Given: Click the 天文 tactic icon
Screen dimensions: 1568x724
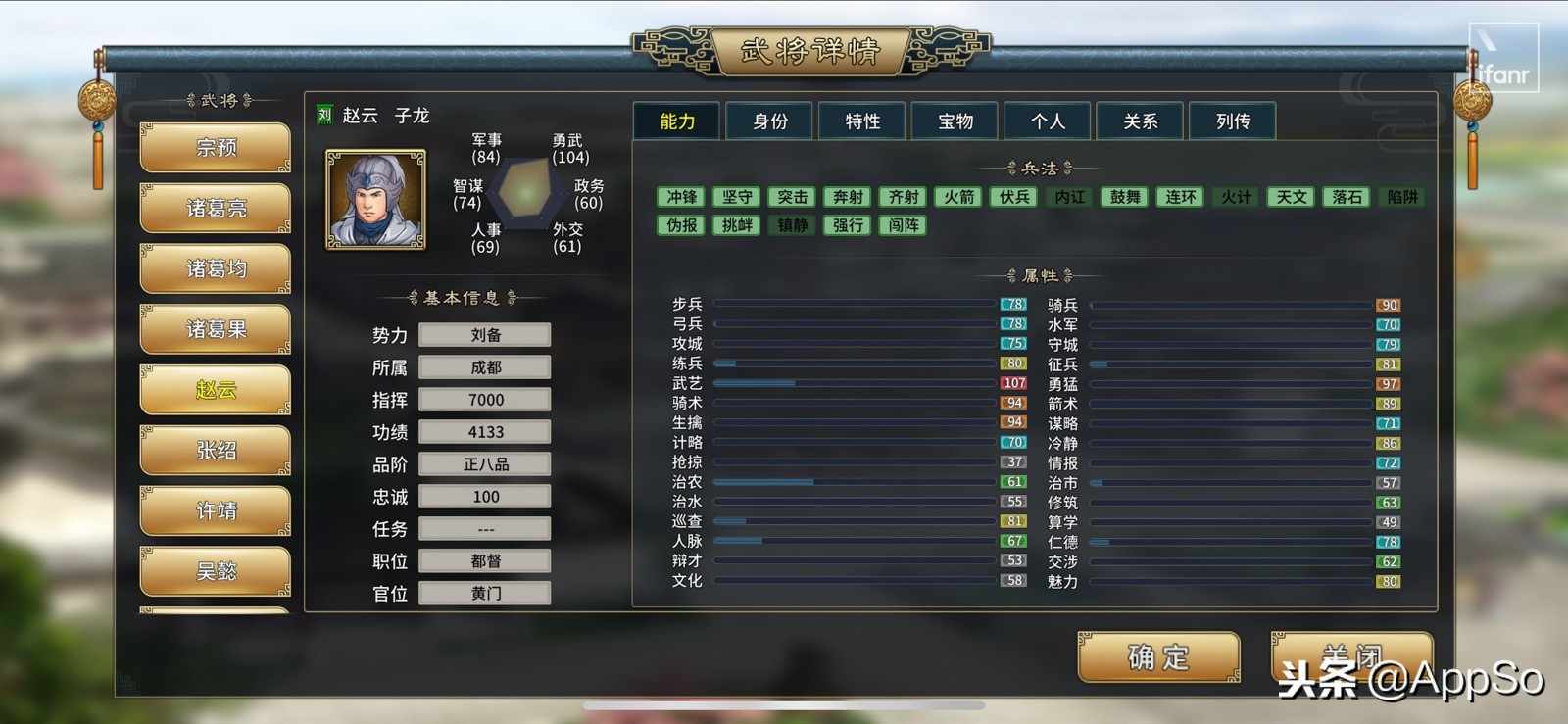Looking at the screenshot, I should 1291,197.
